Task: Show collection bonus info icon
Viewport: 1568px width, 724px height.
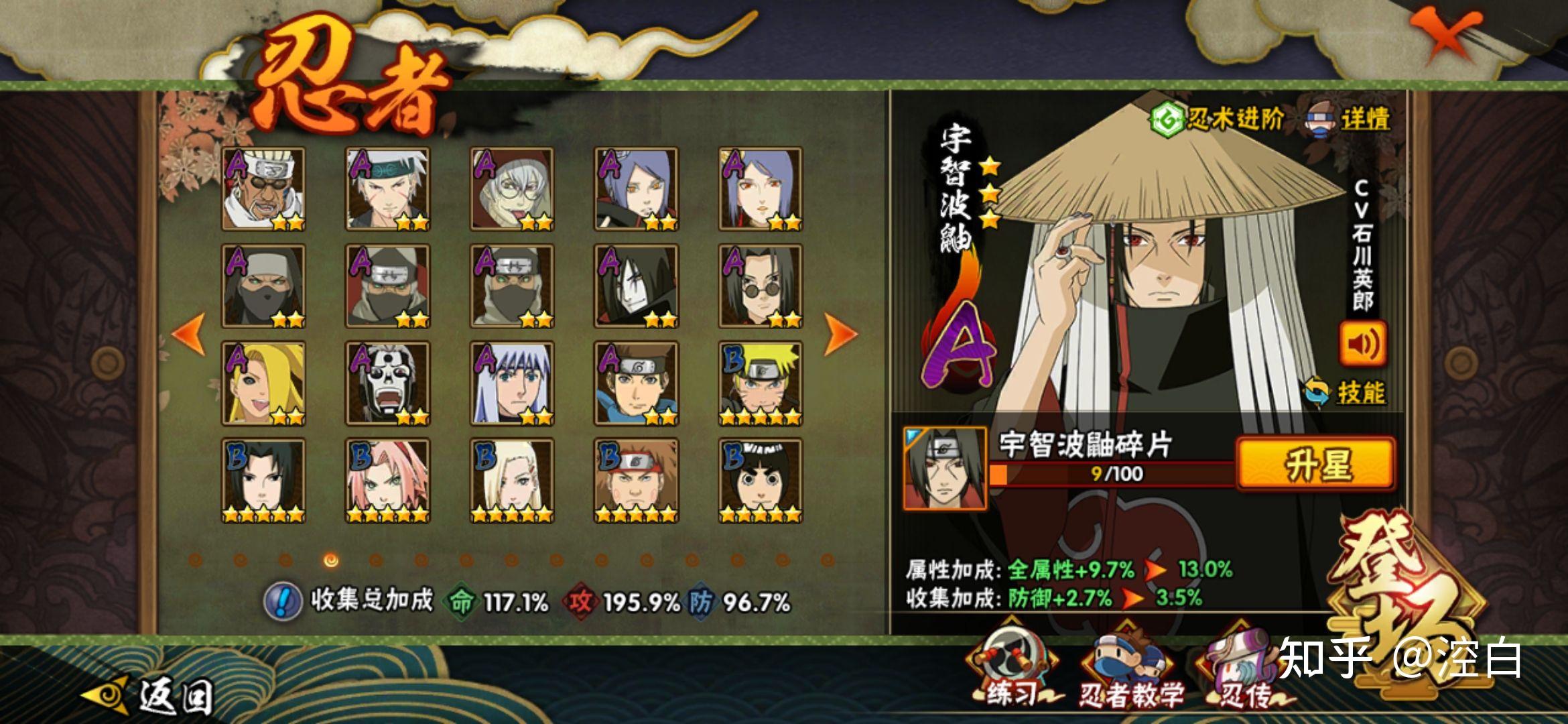Action: (283, 601)
